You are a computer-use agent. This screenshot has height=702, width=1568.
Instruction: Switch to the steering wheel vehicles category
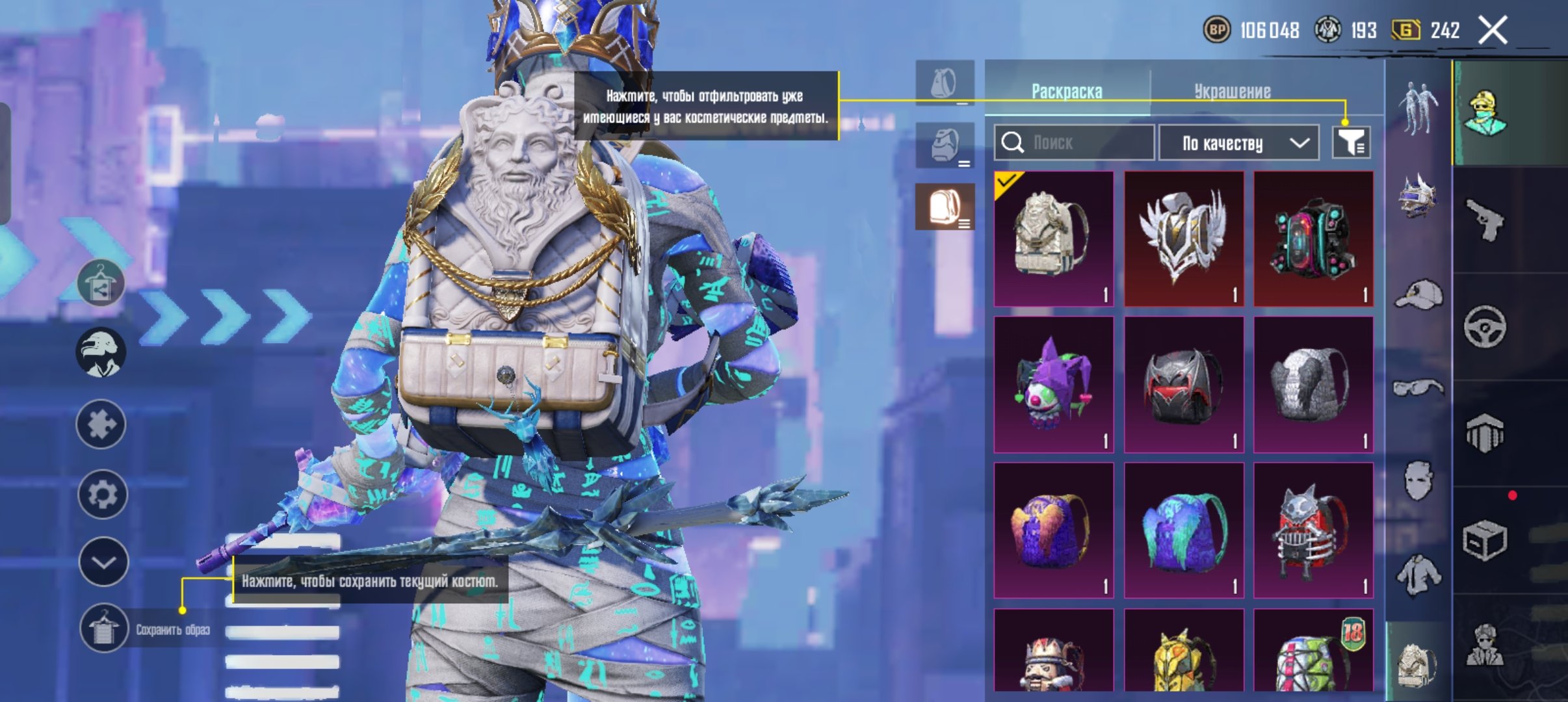click(x=1485, y=326)
